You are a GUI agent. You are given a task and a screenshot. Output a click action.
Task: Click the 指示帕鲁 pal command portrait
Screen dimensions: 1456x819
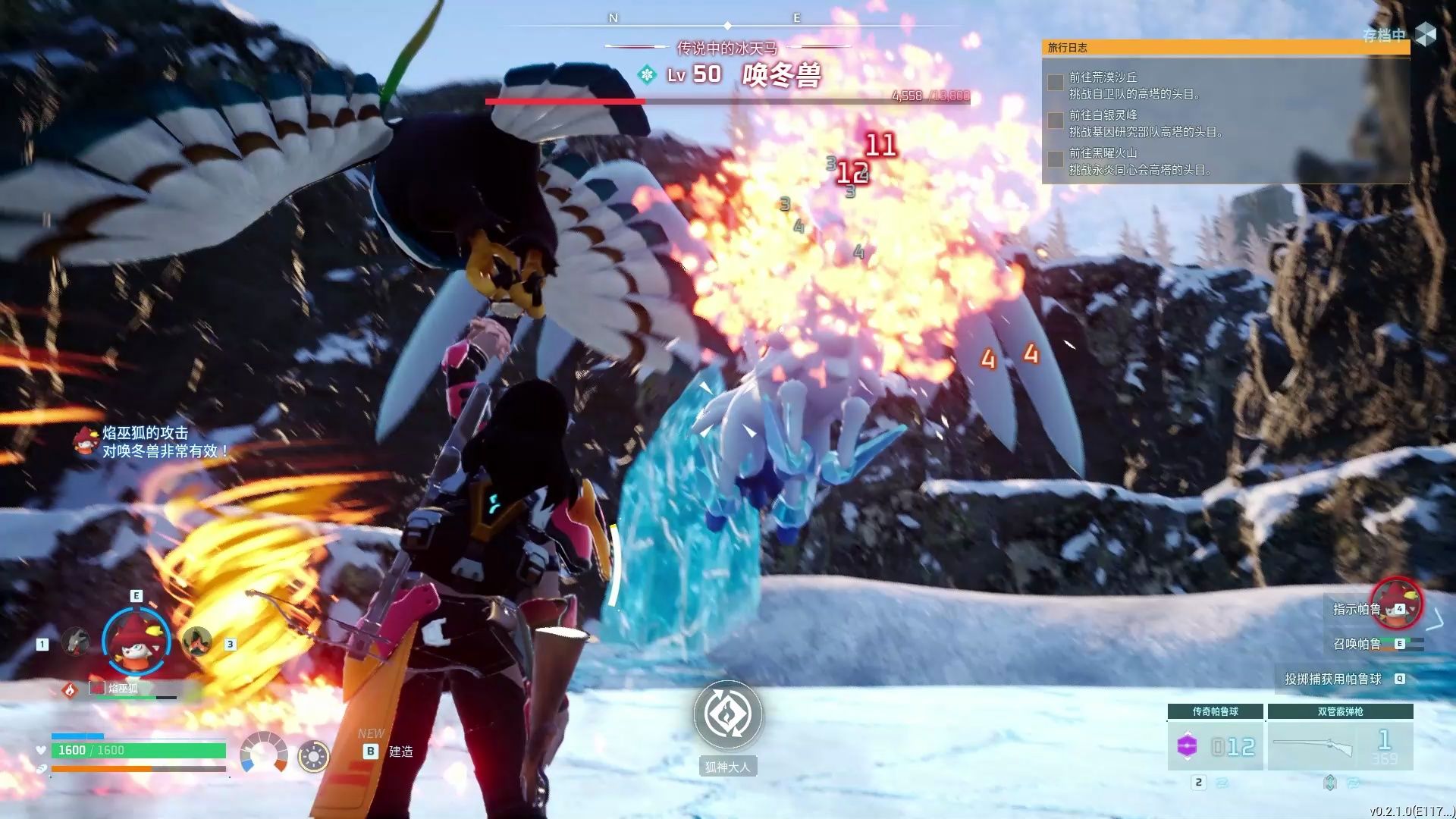click(1396, 604)
